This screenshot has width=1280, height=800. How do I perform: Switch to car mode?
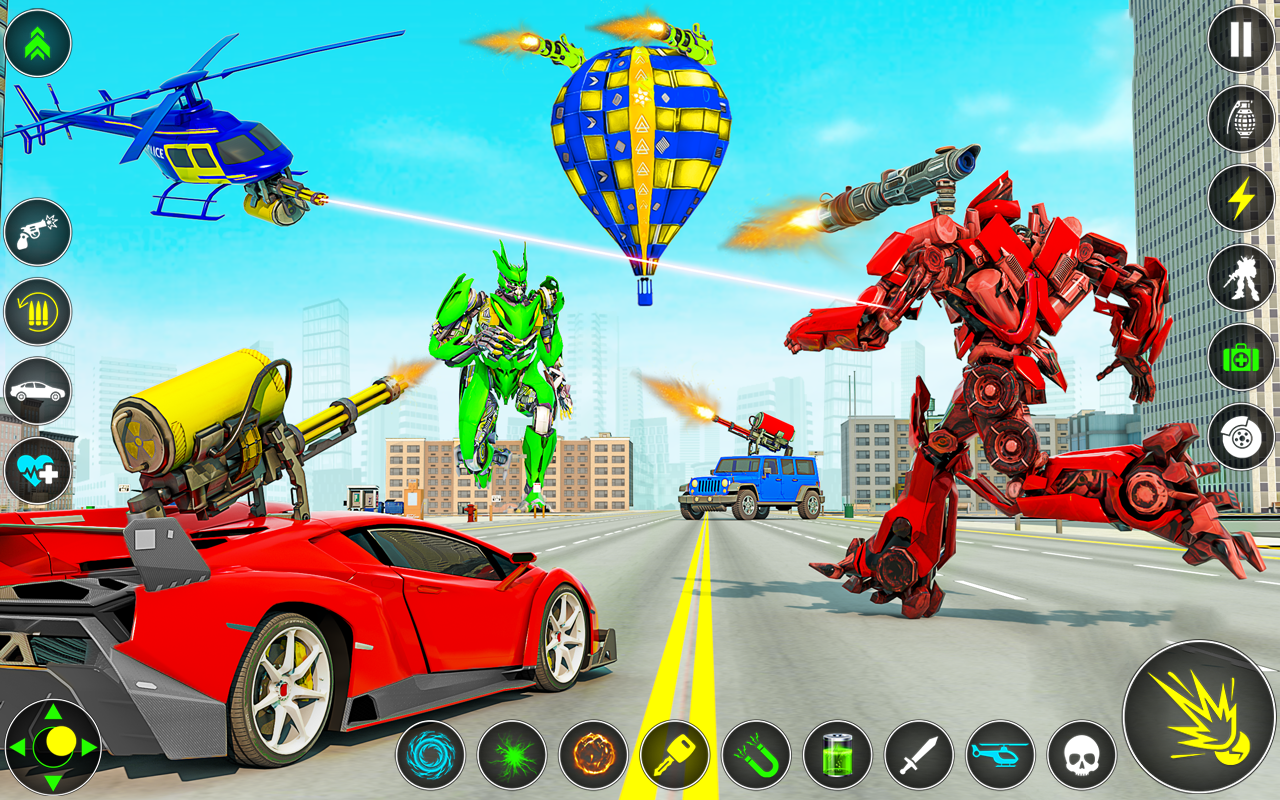coord(37,390)
